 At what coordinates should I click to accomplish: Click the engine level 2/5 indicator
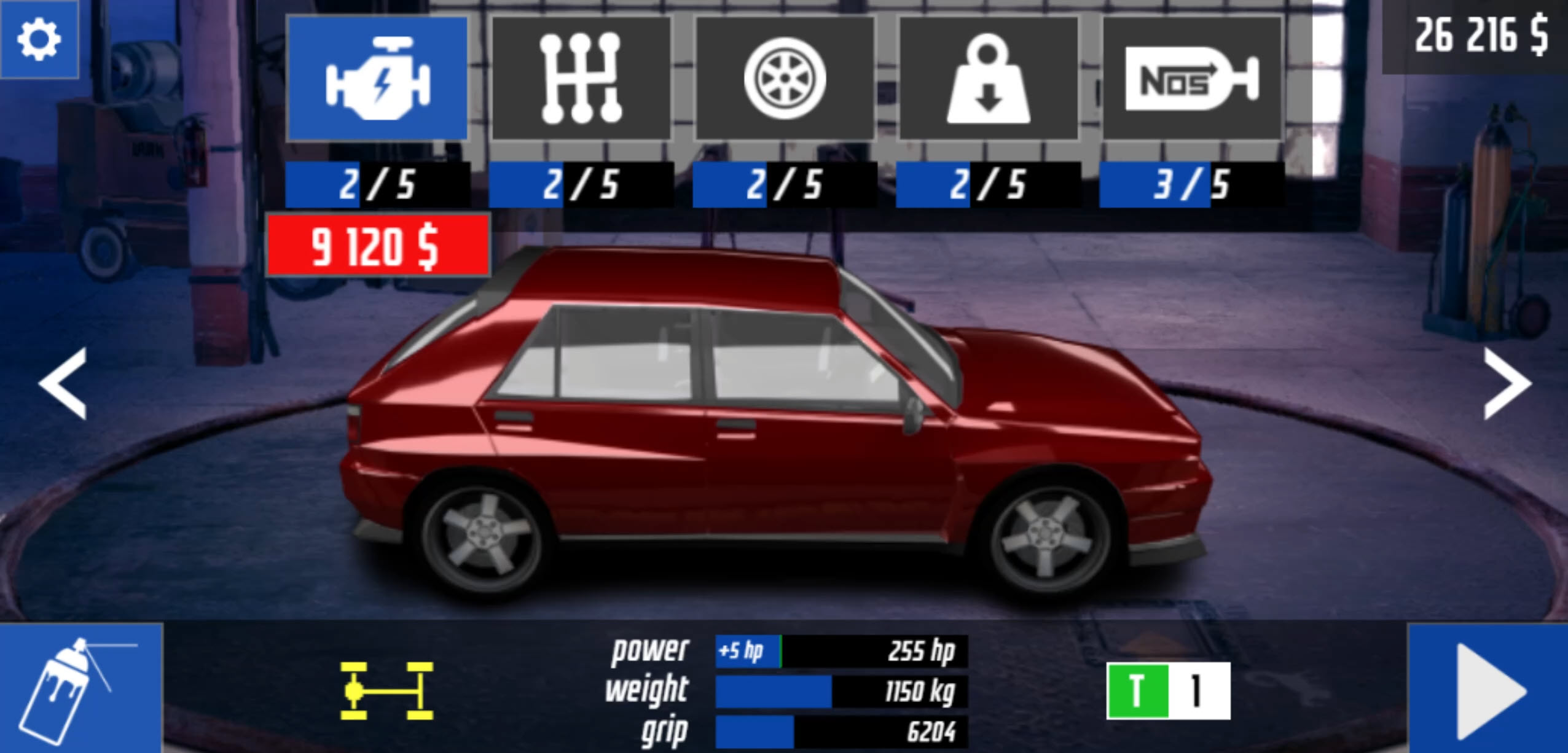[377, 184]
